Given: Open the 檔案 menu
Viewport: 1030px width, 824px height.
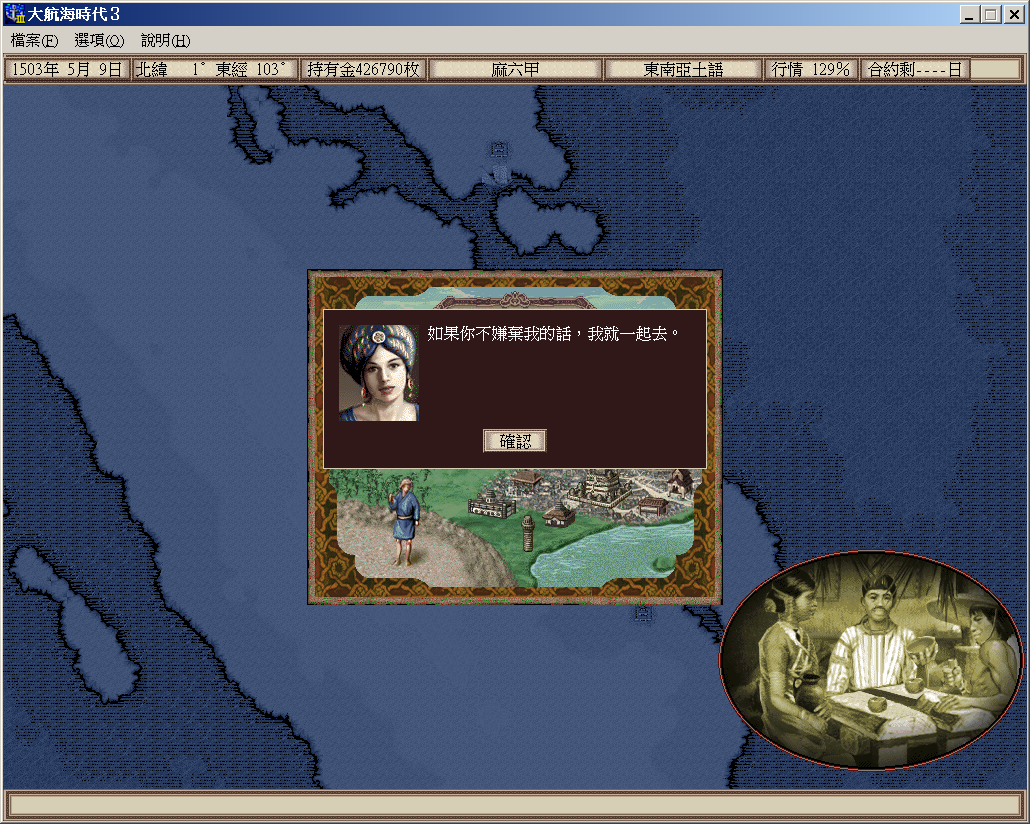Looking at the screenshot, I should 34,41.
